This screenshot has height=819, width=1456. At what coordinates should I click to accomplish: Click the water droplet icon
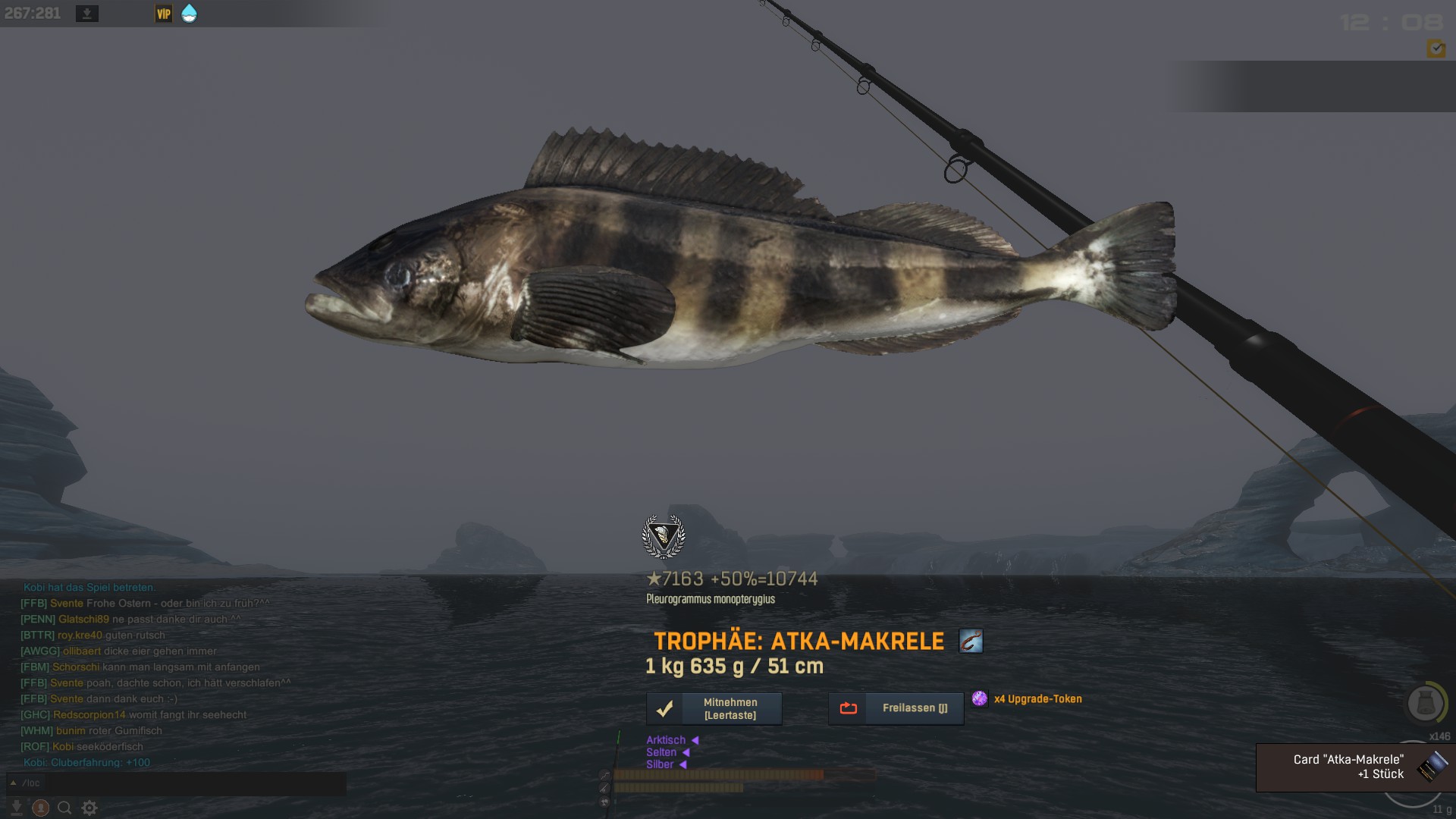[189, 14]
